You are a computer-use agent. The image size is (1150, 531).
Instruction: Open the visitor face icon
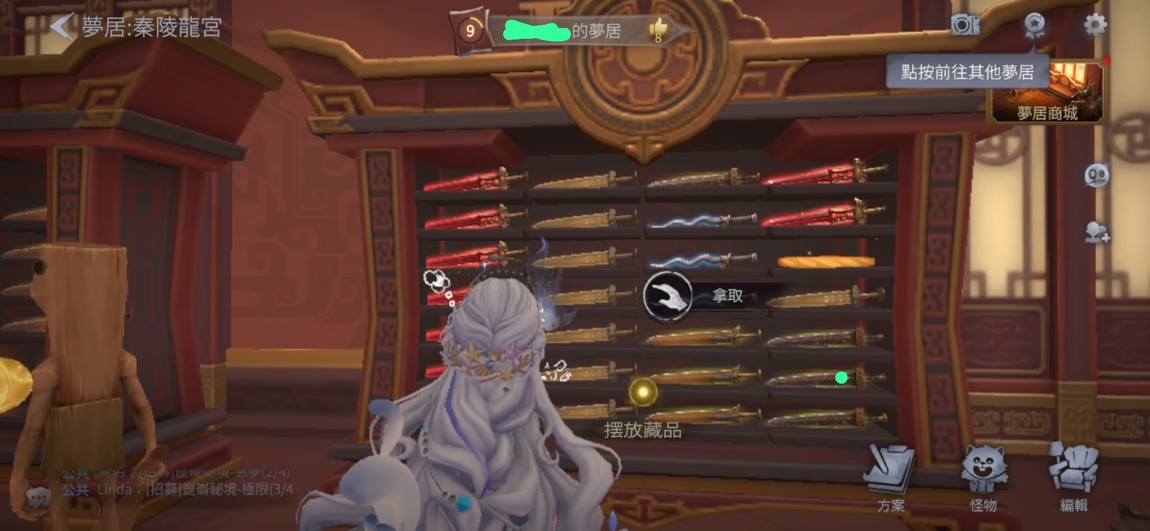click(x=1096, y=175)
